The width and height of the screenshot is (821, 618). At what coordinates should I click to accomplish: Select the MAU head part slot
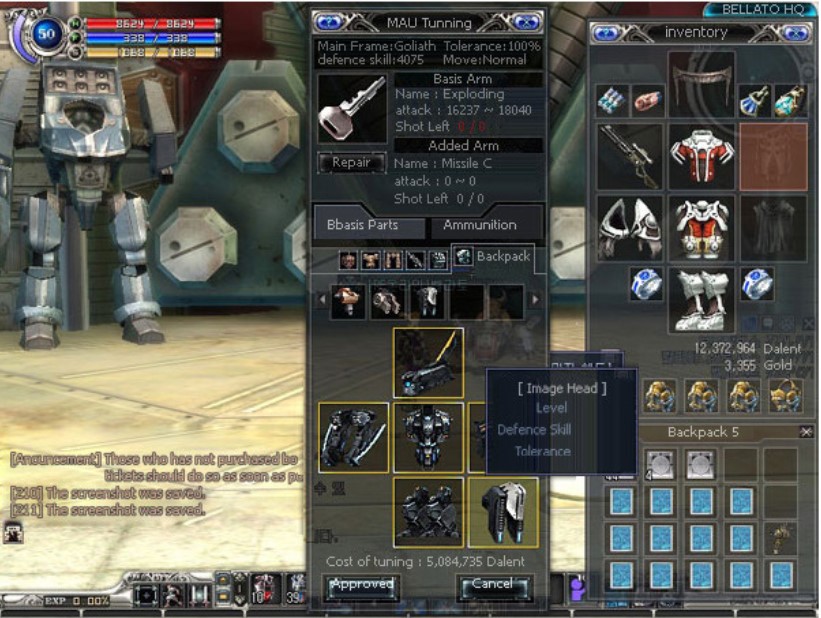pyautogui.click(x=428, y=363)
